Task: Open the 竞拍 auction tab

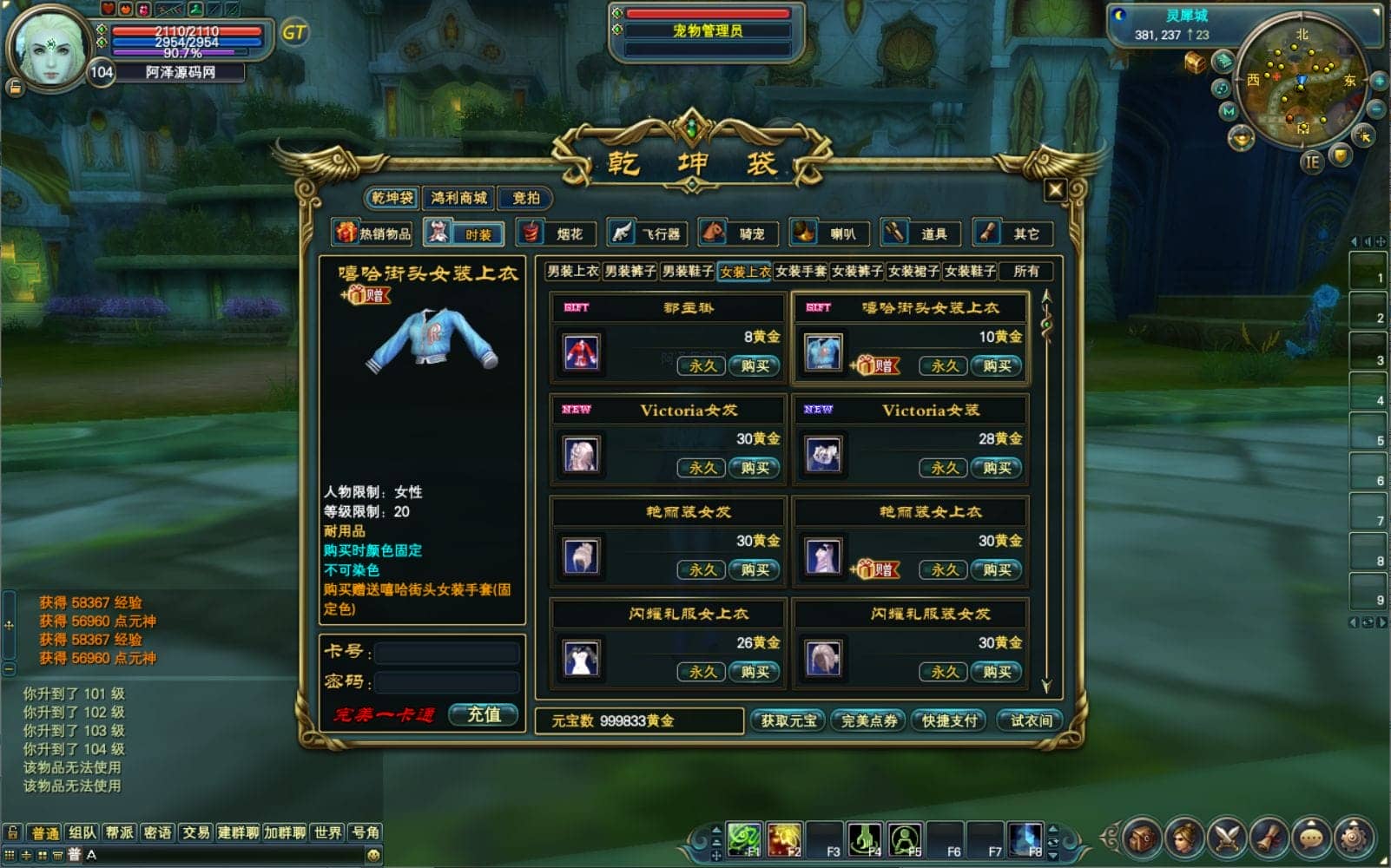Action: (525, 198)
